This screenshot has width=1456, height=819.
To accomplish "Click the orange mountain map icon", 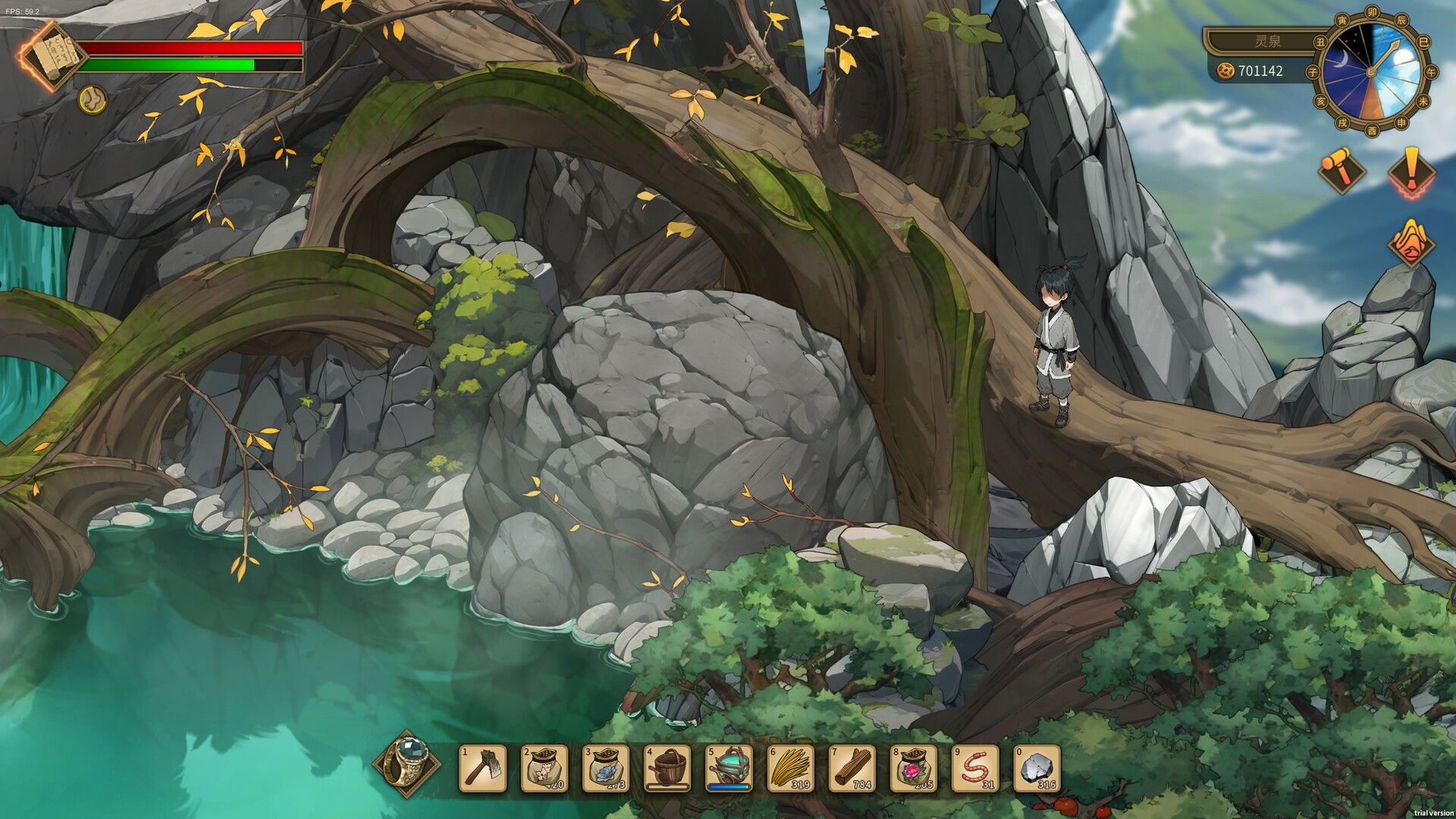I will (x=1410, y=243).
